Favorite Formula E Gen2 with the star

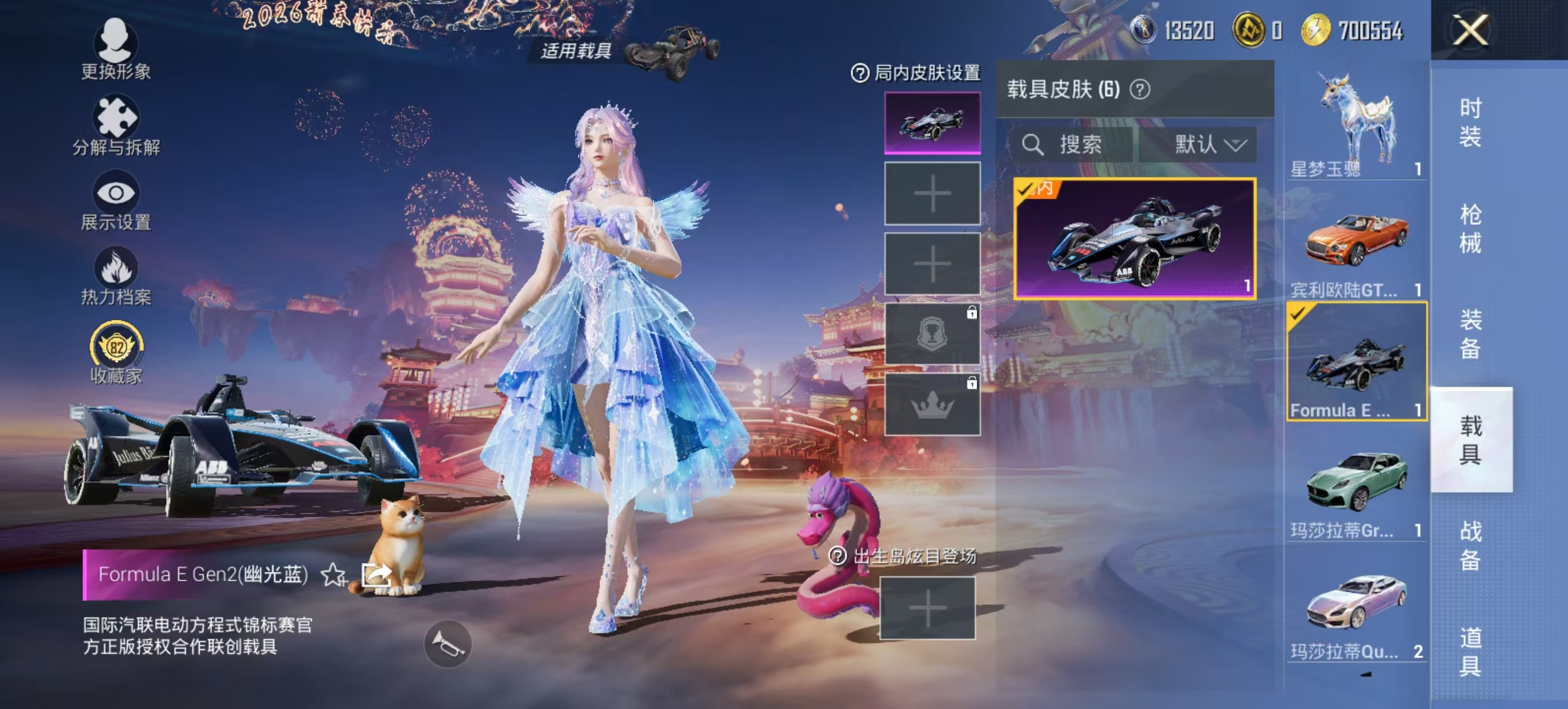333,574
